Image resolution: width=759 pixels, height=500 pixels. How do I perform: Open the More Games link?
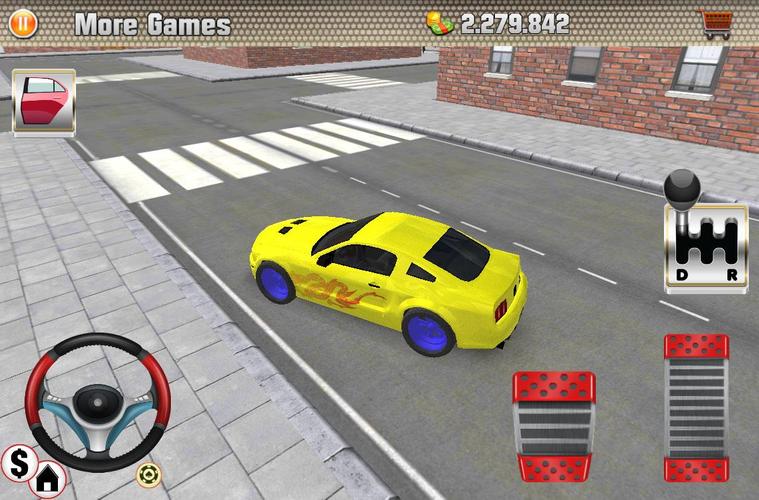[x=152, y=24]
